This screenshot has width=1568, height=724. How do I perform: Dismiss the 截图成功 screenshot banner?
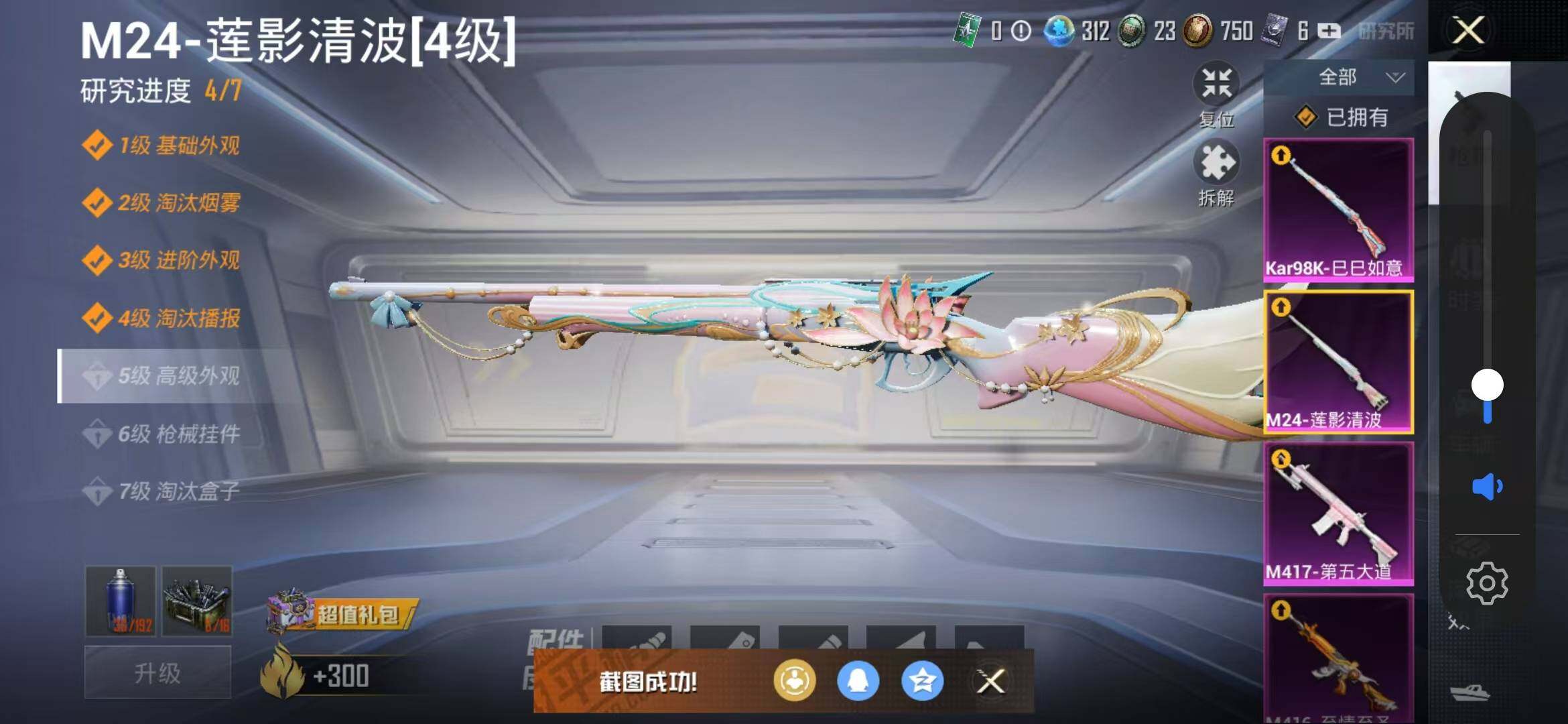click(990, 682)
